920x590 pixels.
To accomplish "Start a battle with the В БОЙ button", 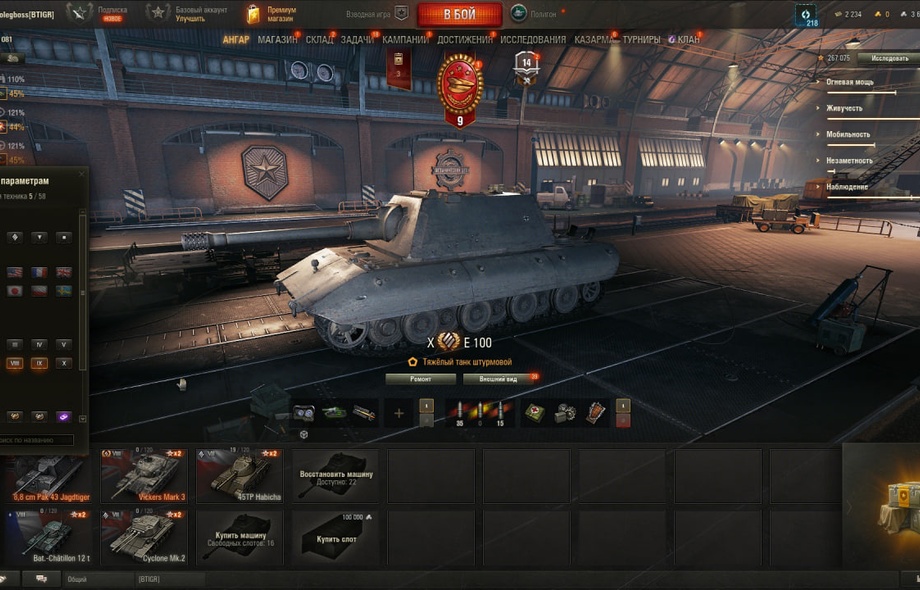I will 459,14.
